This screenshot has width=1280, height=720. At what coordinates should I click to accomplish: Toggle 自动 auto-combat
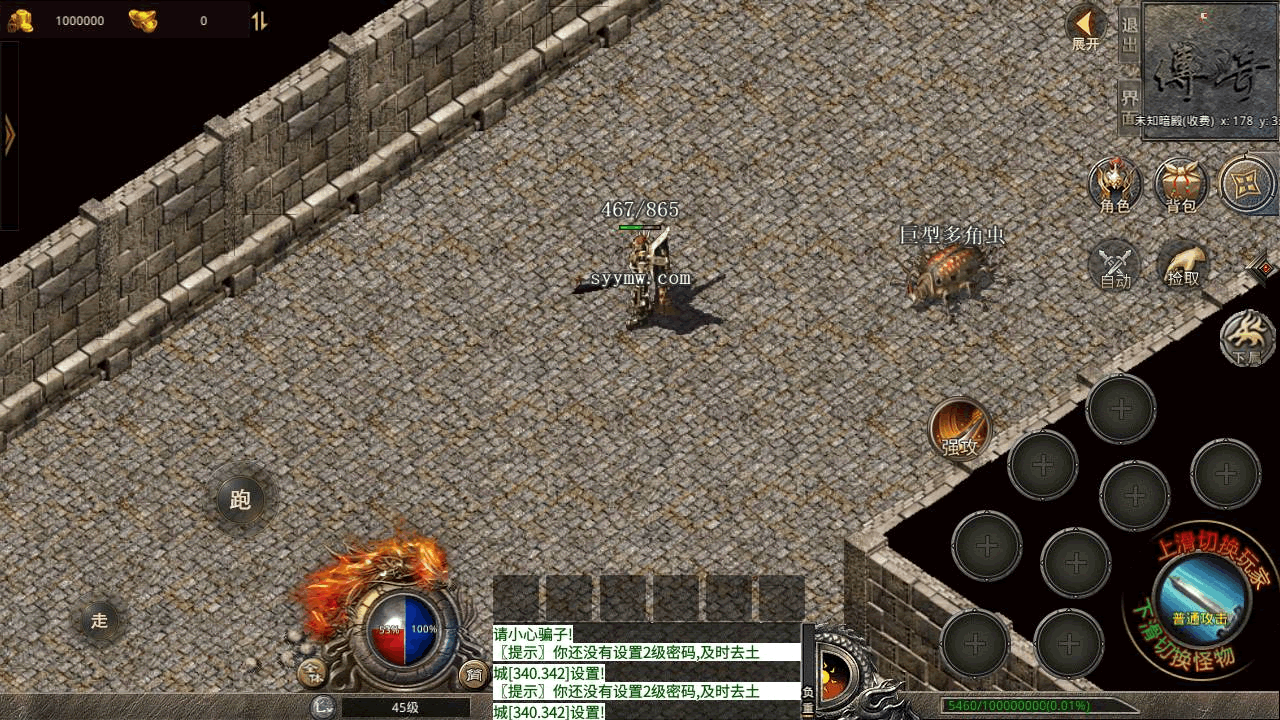(1115, 266)
